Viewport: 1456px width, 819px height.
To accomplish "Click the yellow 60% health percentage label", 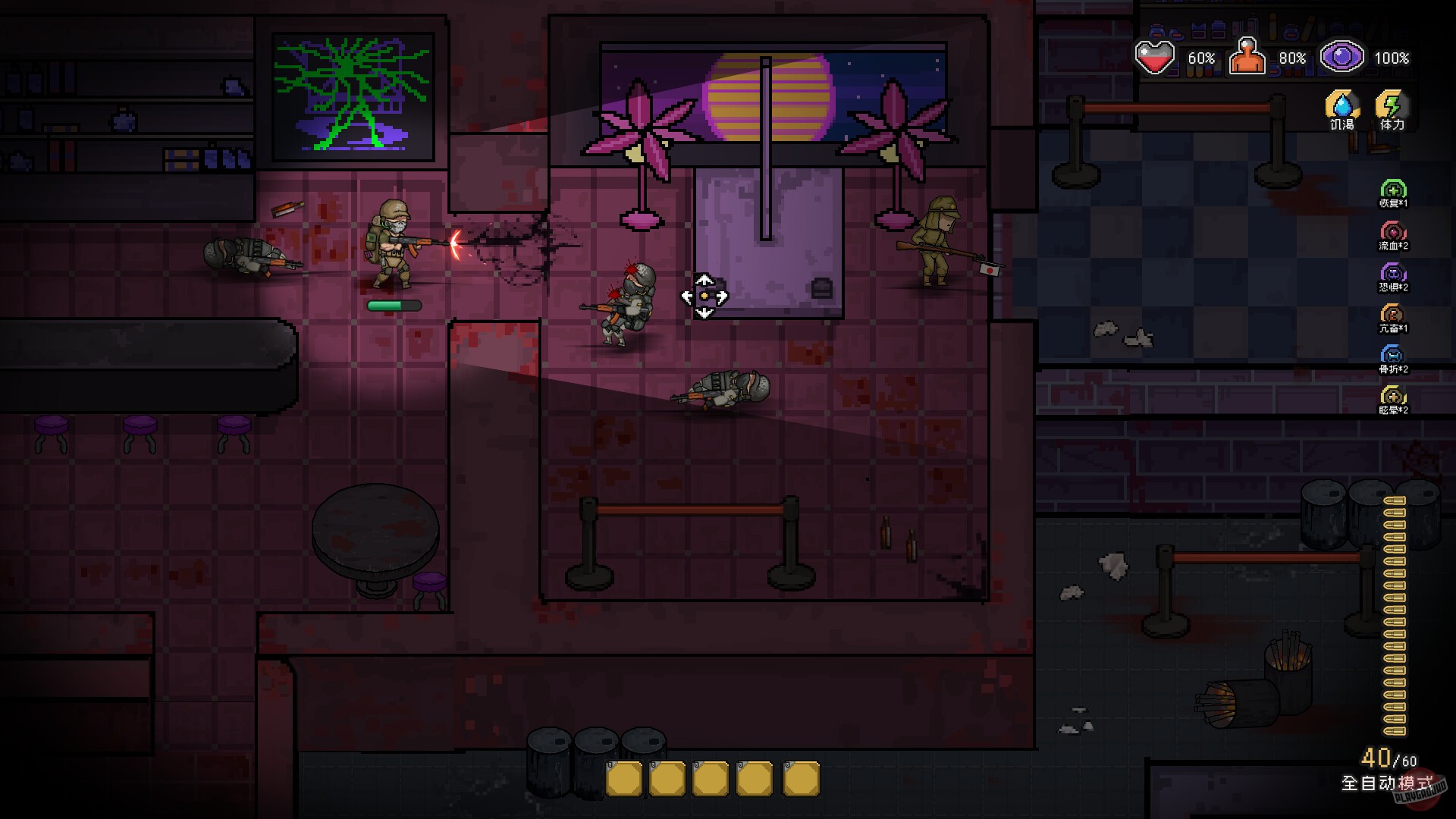I will coord(1200,56).
